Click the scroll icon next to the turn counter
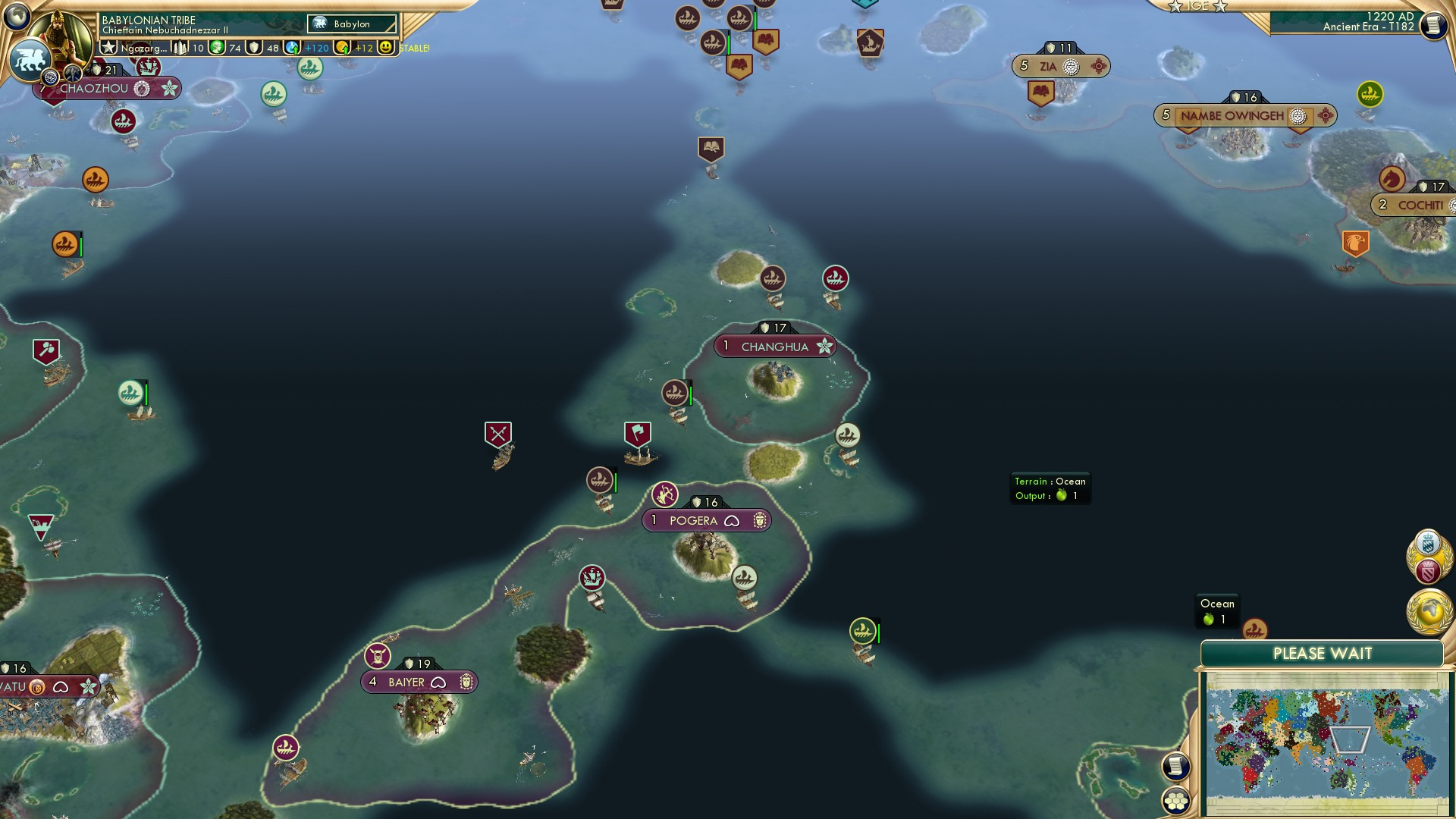This screenshot has height=819, width=1456. (x=1432, y=26)
